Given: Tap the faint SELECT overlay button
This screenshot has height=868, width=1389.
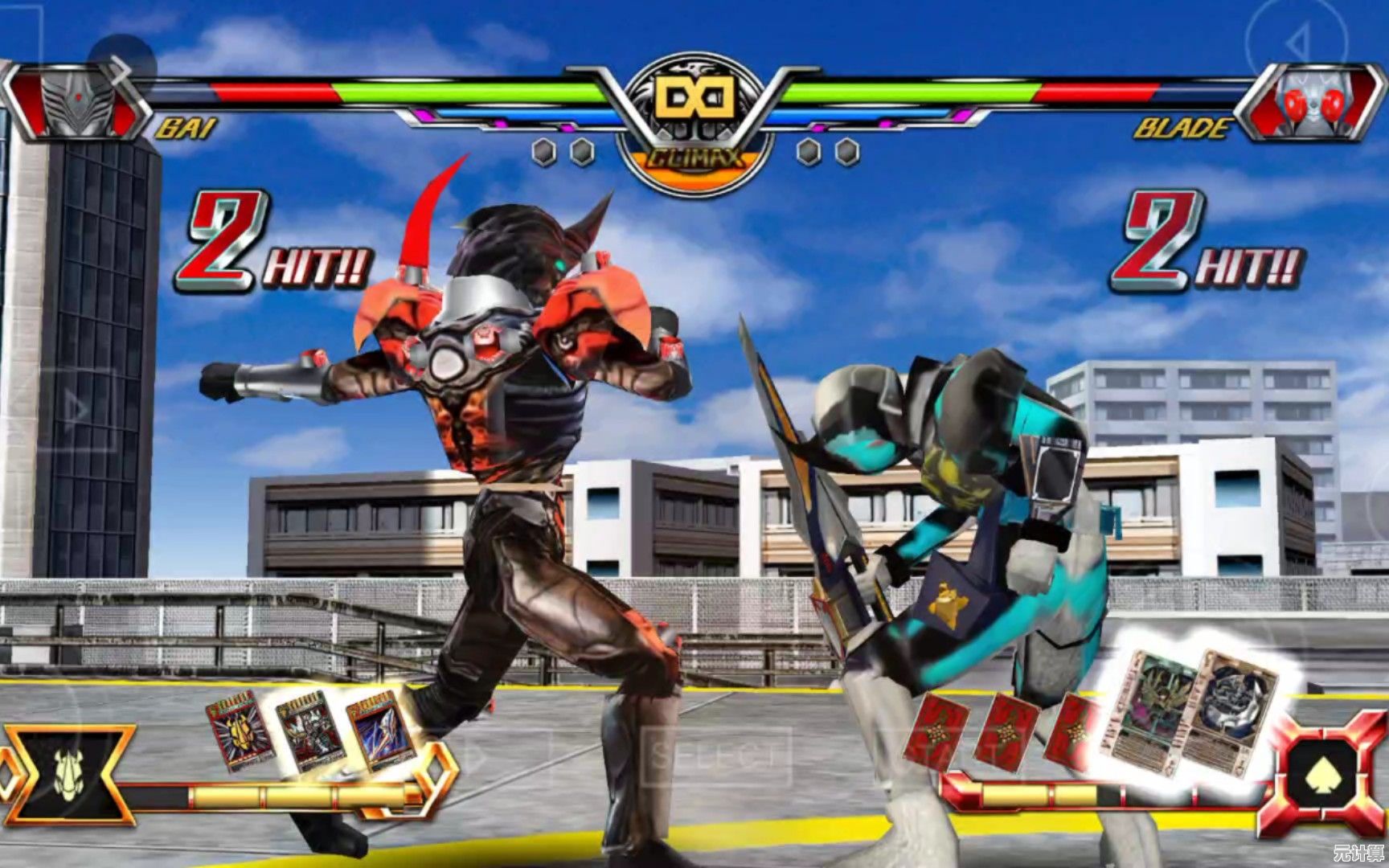Looking at the screenshot, I should click(x=717, y=755).
